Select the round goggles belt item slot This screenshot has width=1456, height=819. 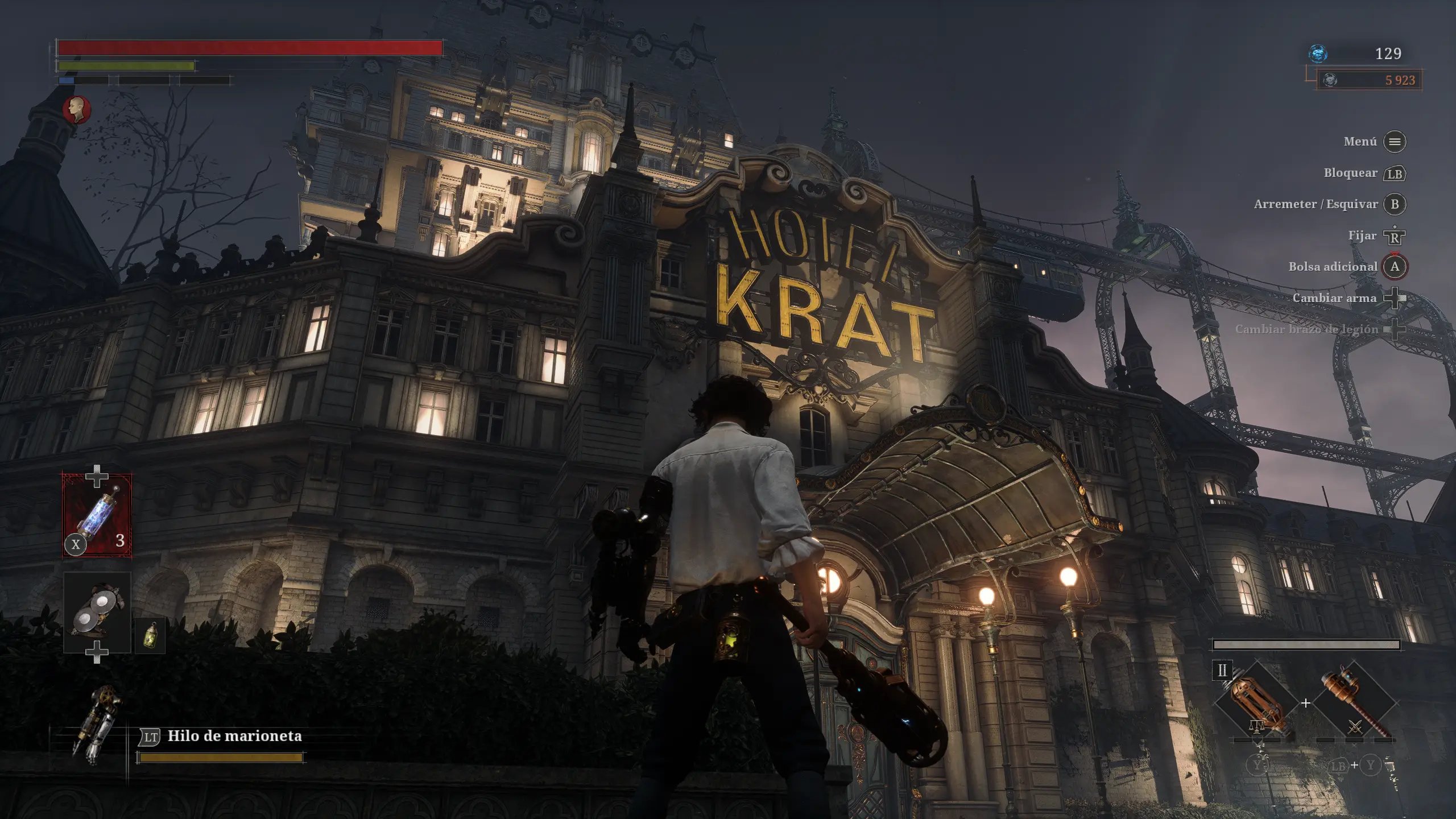(97, 612)
